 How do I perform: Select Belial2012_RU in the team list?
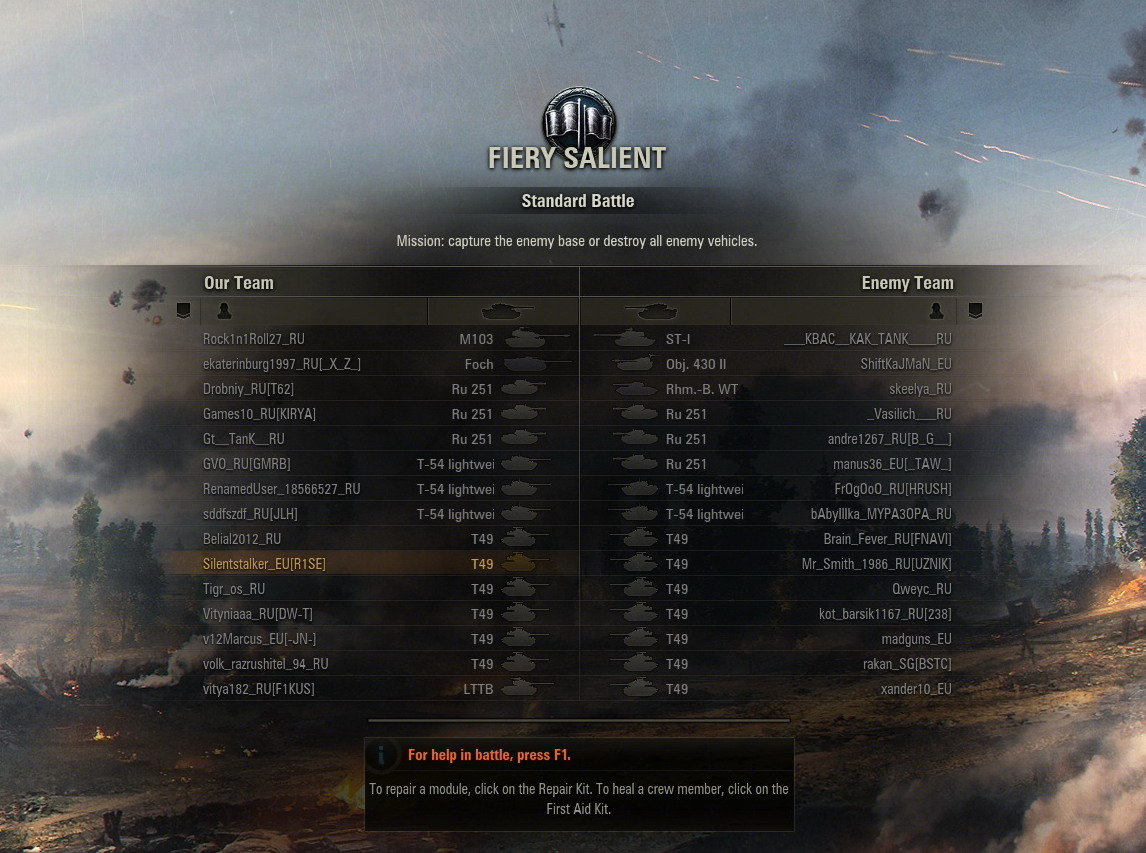pos(242,539)
